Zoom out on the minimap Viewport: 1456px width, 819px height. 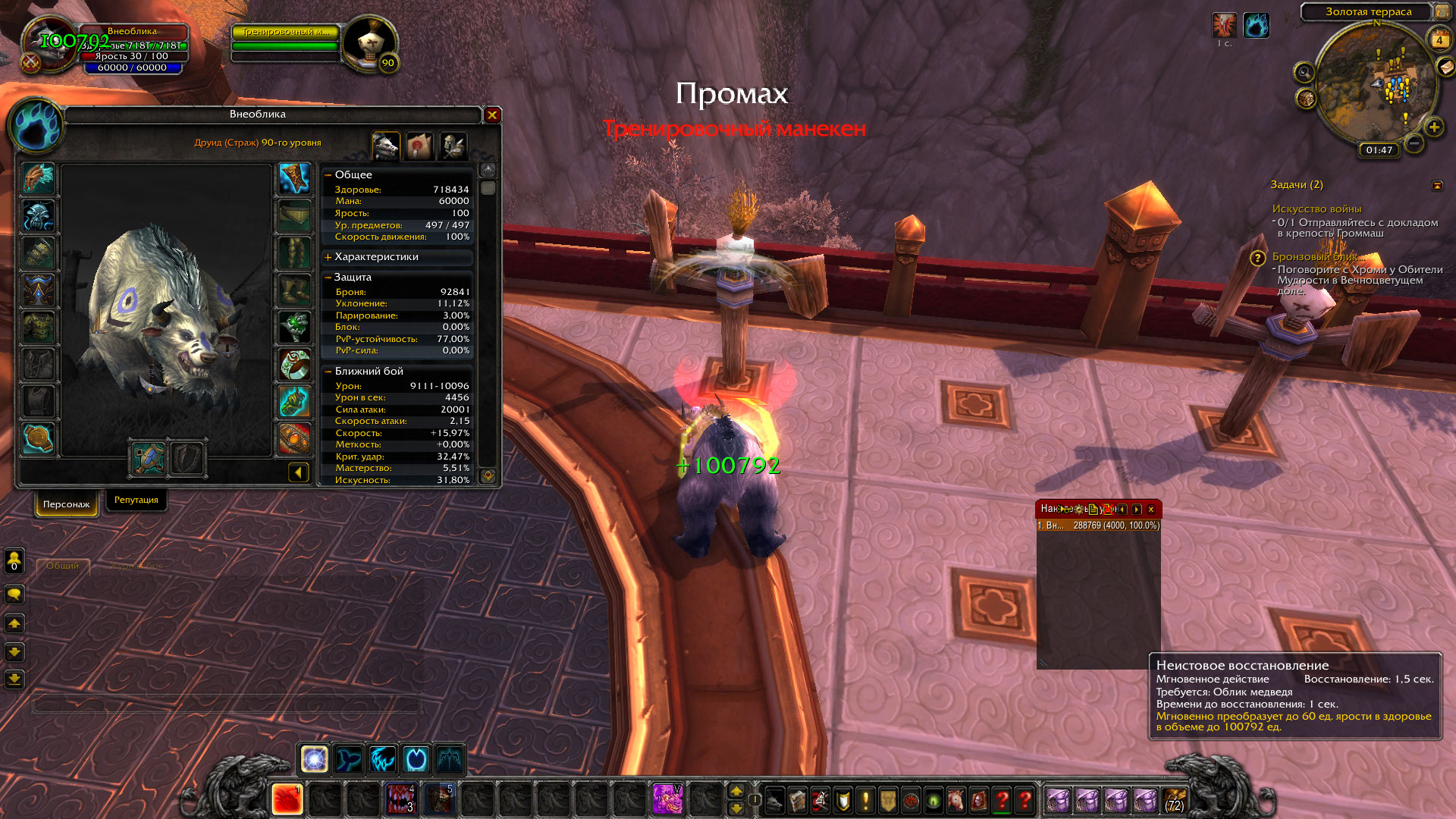pos(1414,143)
